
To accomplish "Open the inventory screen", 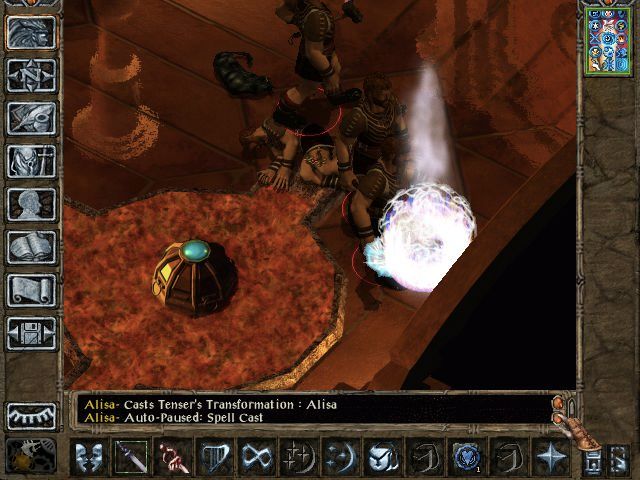I will [31, 160].
